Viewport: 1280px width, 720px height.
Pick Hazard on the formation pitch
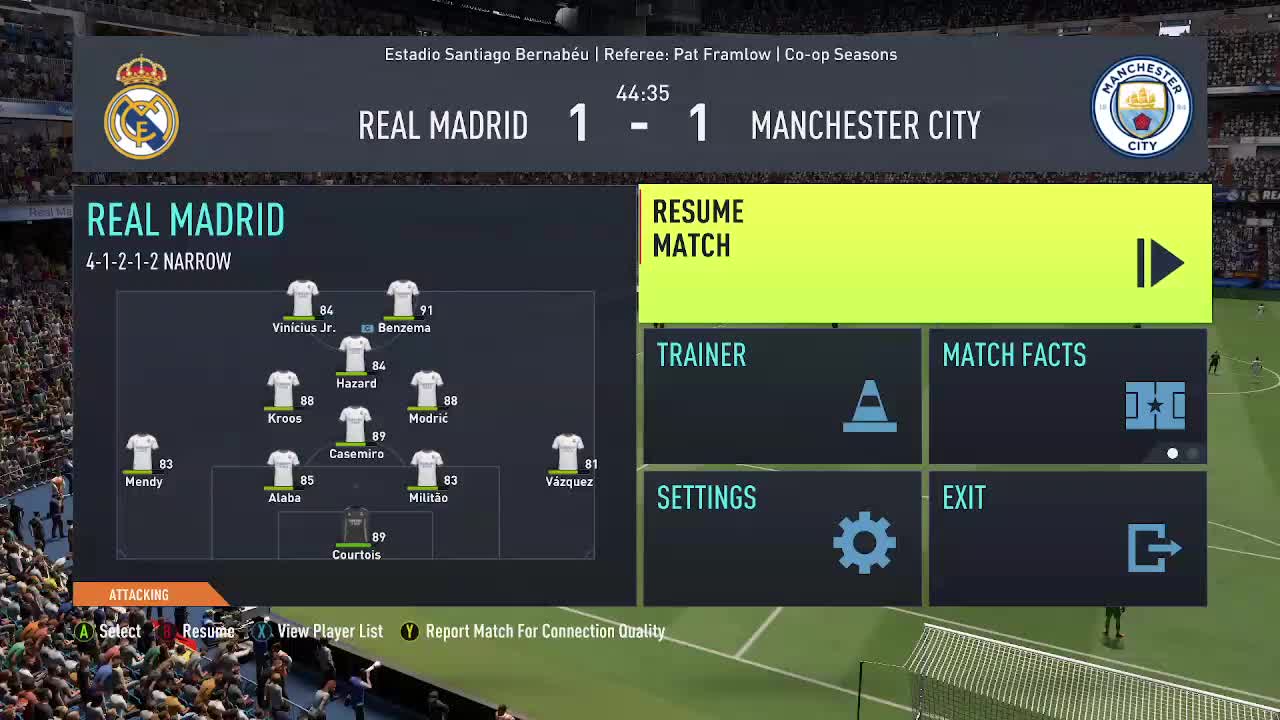[x=355, y=360]
